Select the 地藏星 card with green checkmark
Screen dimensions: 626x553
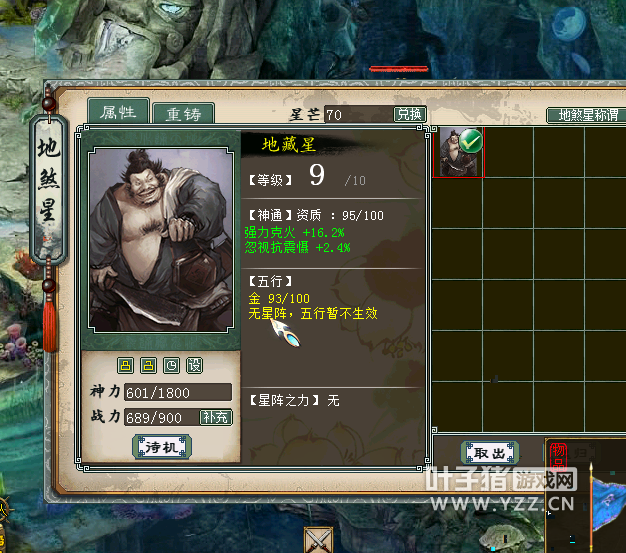[x=461, y=153]
